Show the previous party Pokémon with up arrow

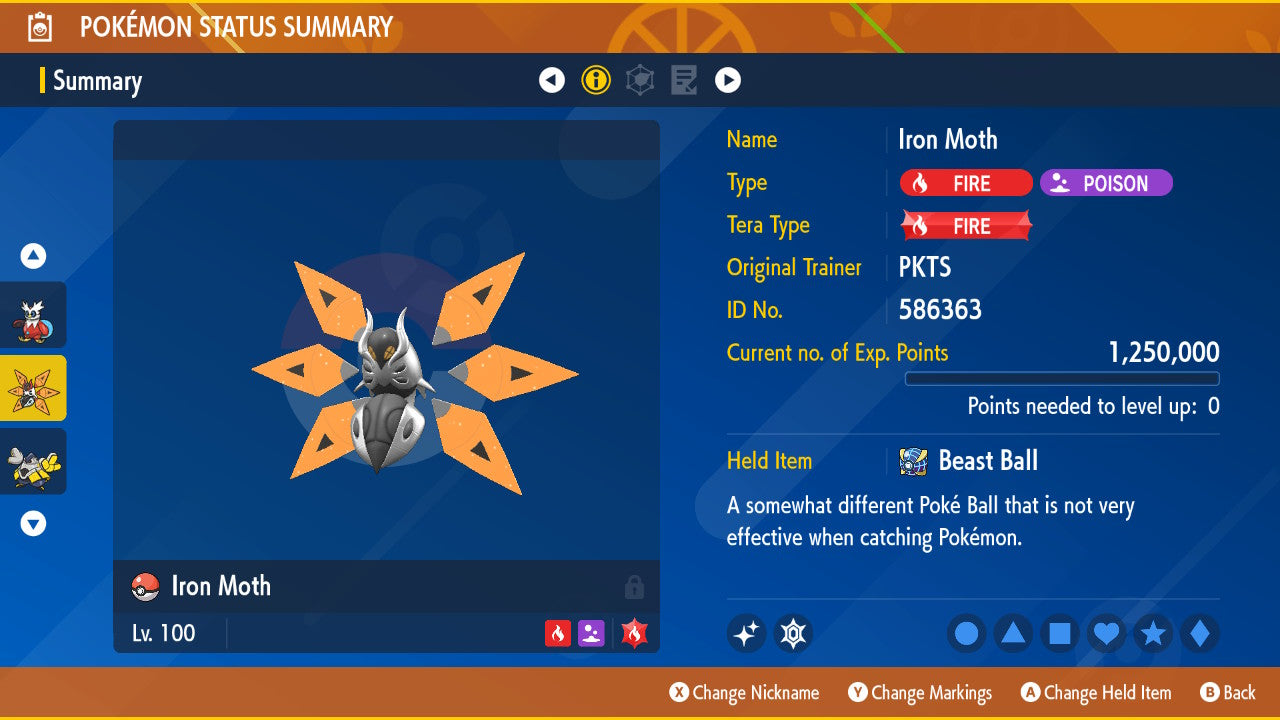33,257
